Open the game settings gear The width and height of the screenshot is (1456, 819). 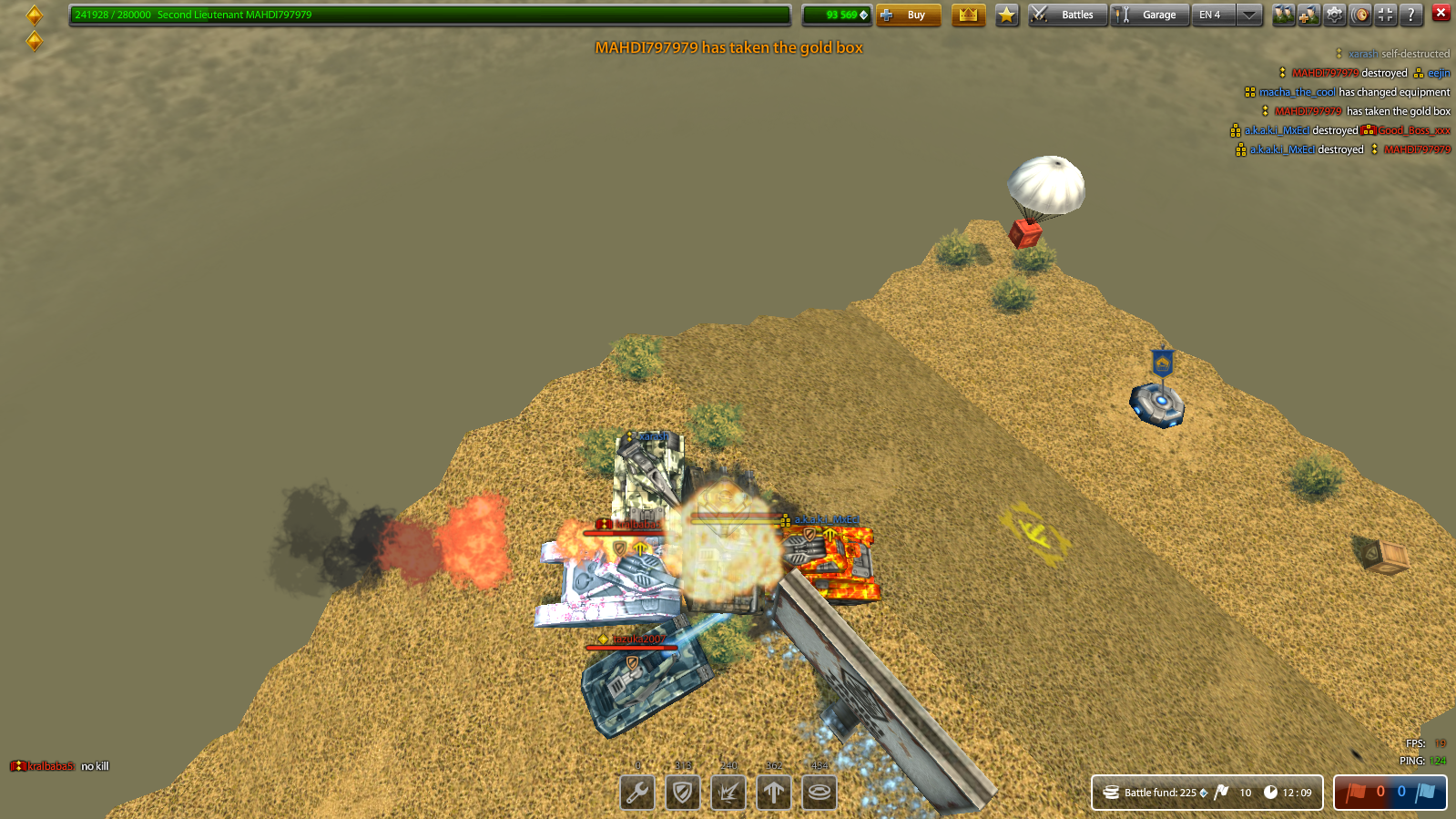[1335, 15]
